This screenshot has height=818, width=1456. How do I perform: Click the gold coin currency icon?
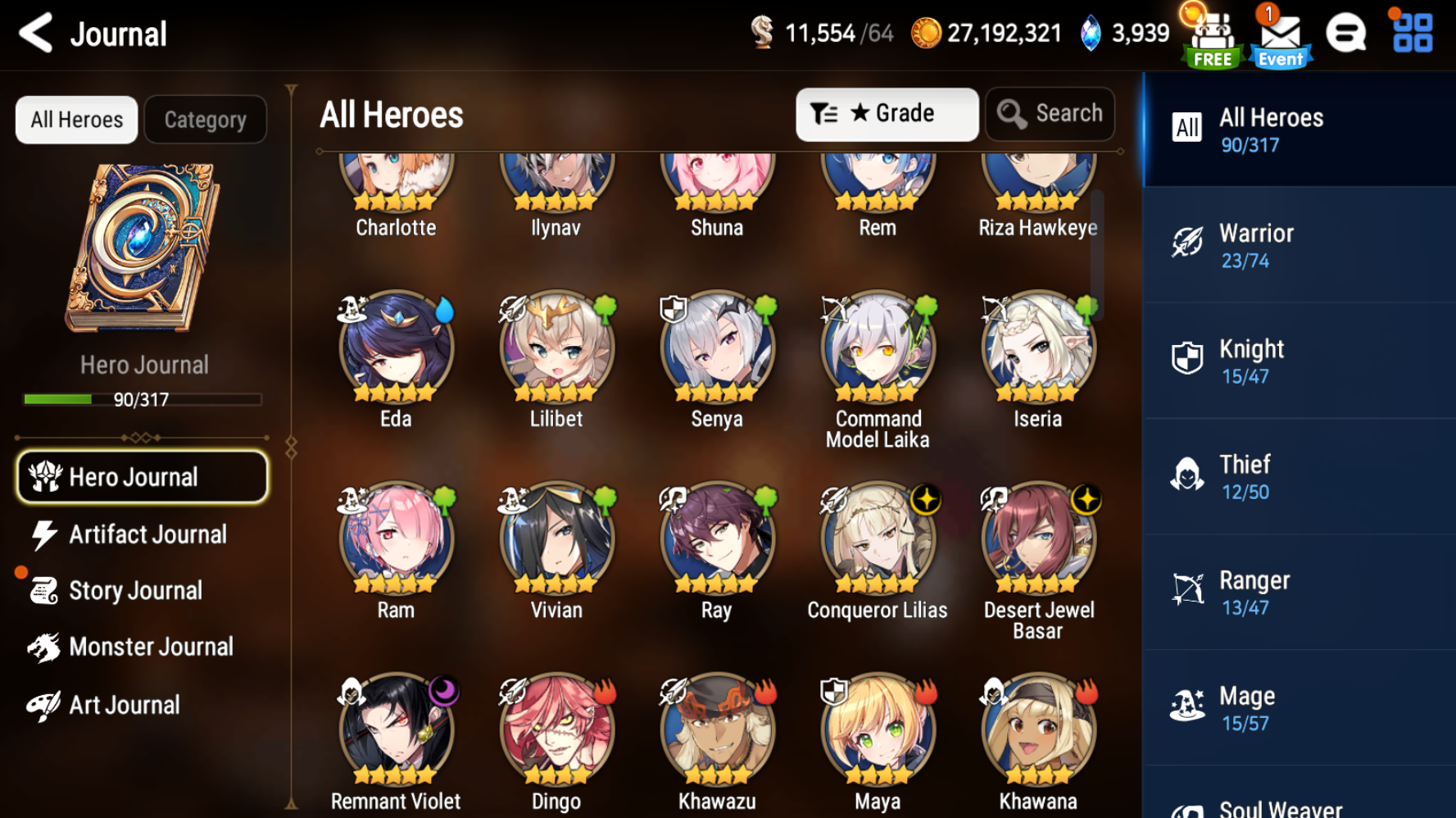coord(926,33)
